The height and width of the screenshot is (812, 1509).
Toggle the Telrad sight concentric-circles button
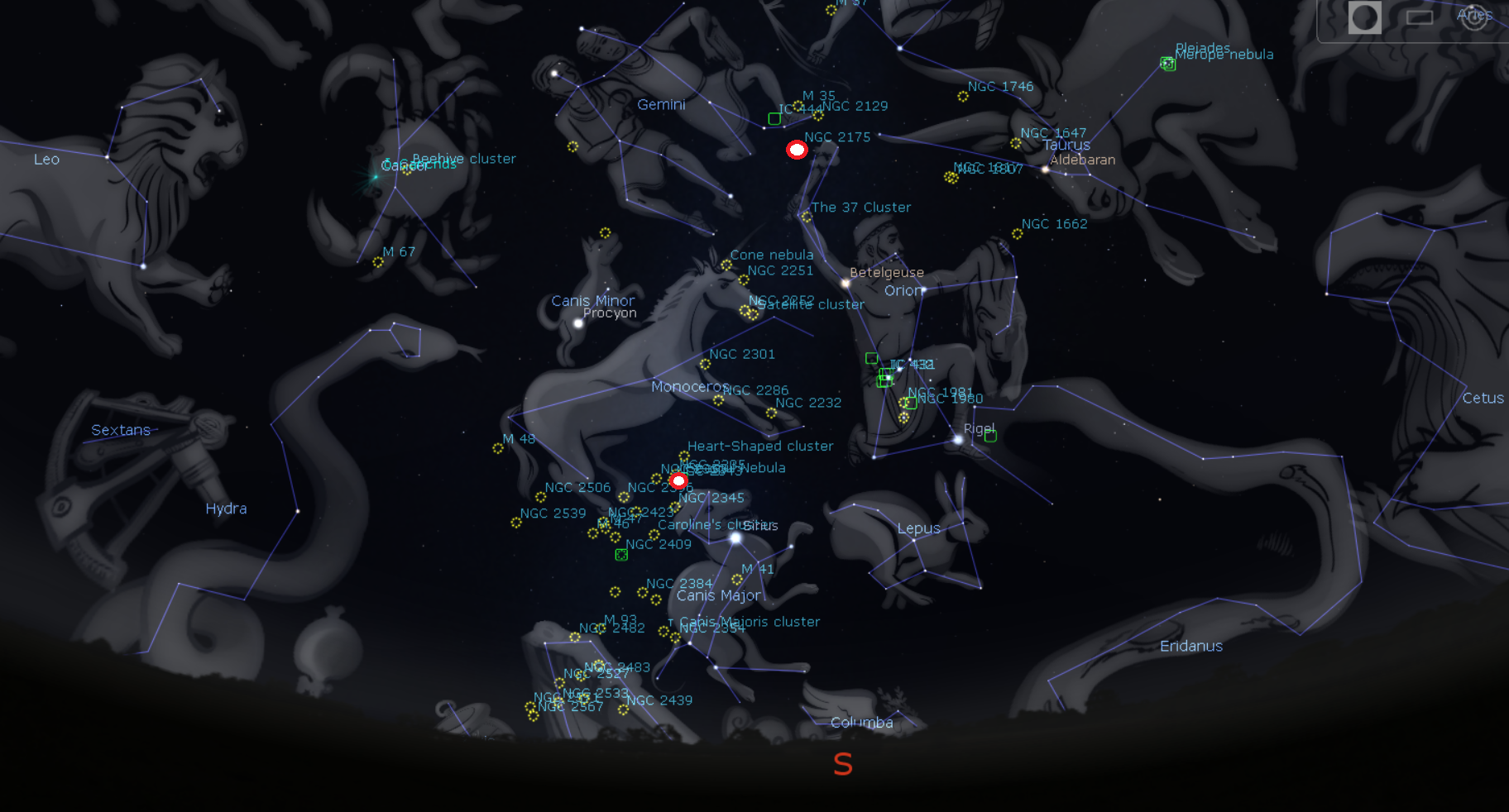point(1474,17)
